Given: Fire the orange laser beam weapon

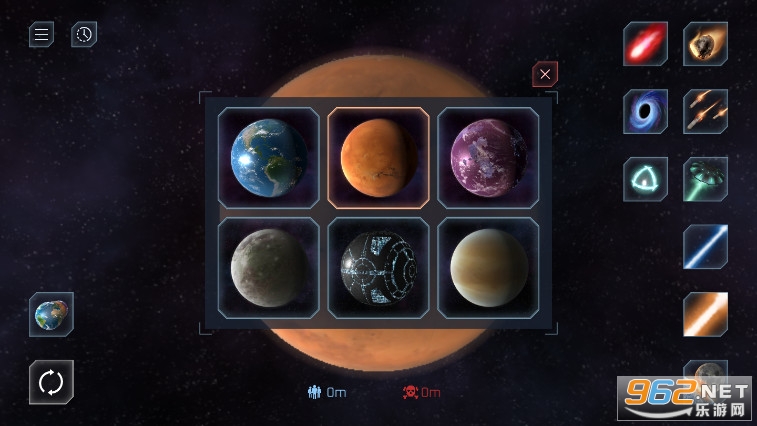Looking at the screenshot, I should [x=705, y=314].
